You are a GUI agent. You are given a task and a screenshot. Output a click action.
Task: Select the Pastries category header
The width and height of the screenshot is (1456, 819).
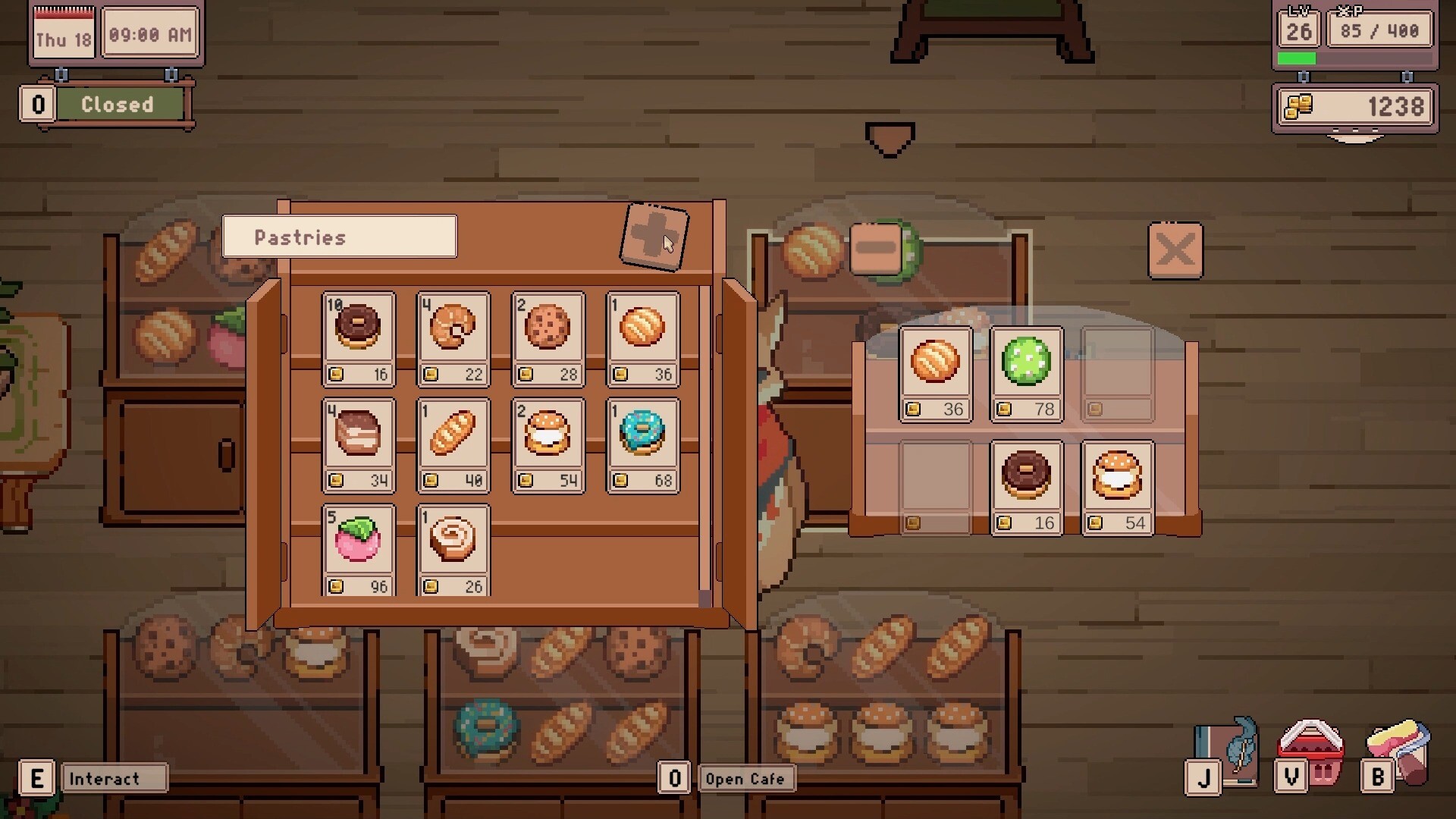pyautogui.click(x=338, y=236)
